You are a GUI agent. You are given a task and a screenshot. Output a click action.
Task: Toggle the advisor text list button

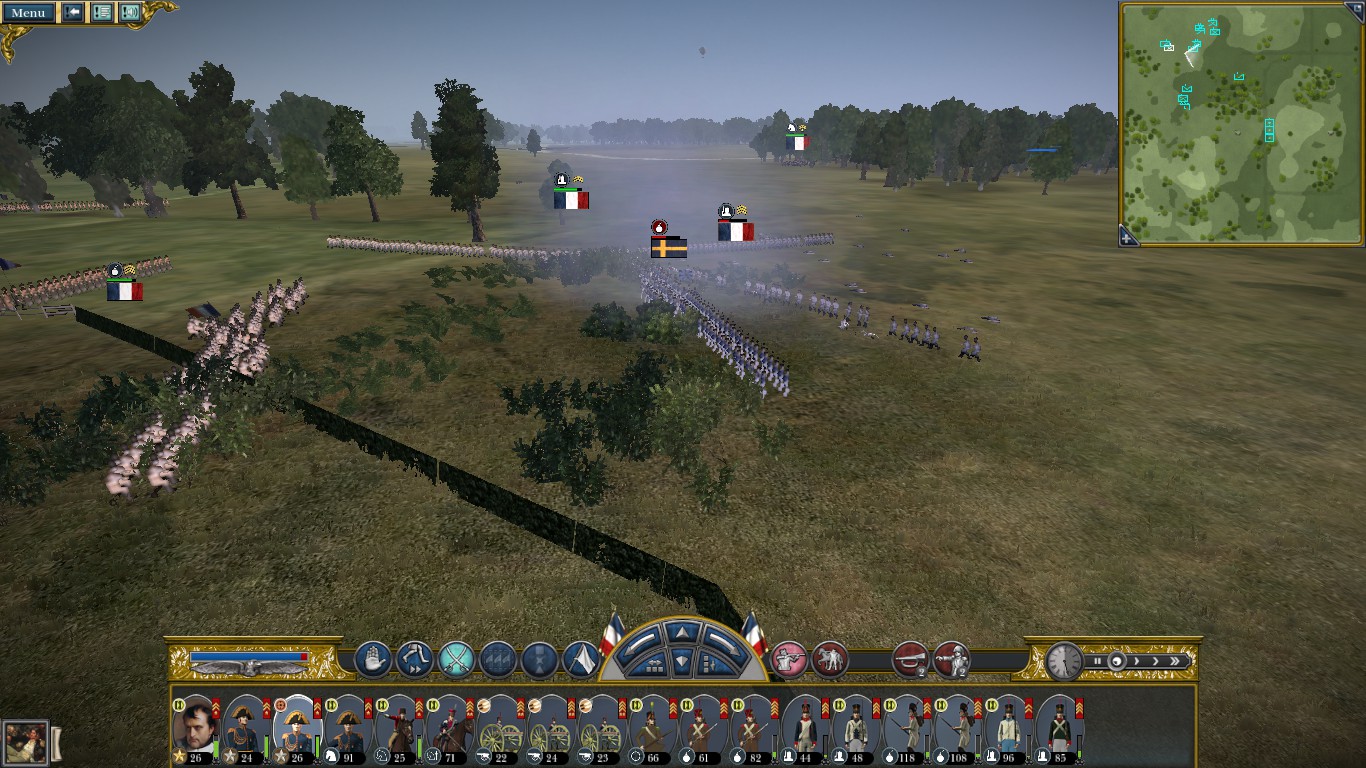(x=102, y=13)
